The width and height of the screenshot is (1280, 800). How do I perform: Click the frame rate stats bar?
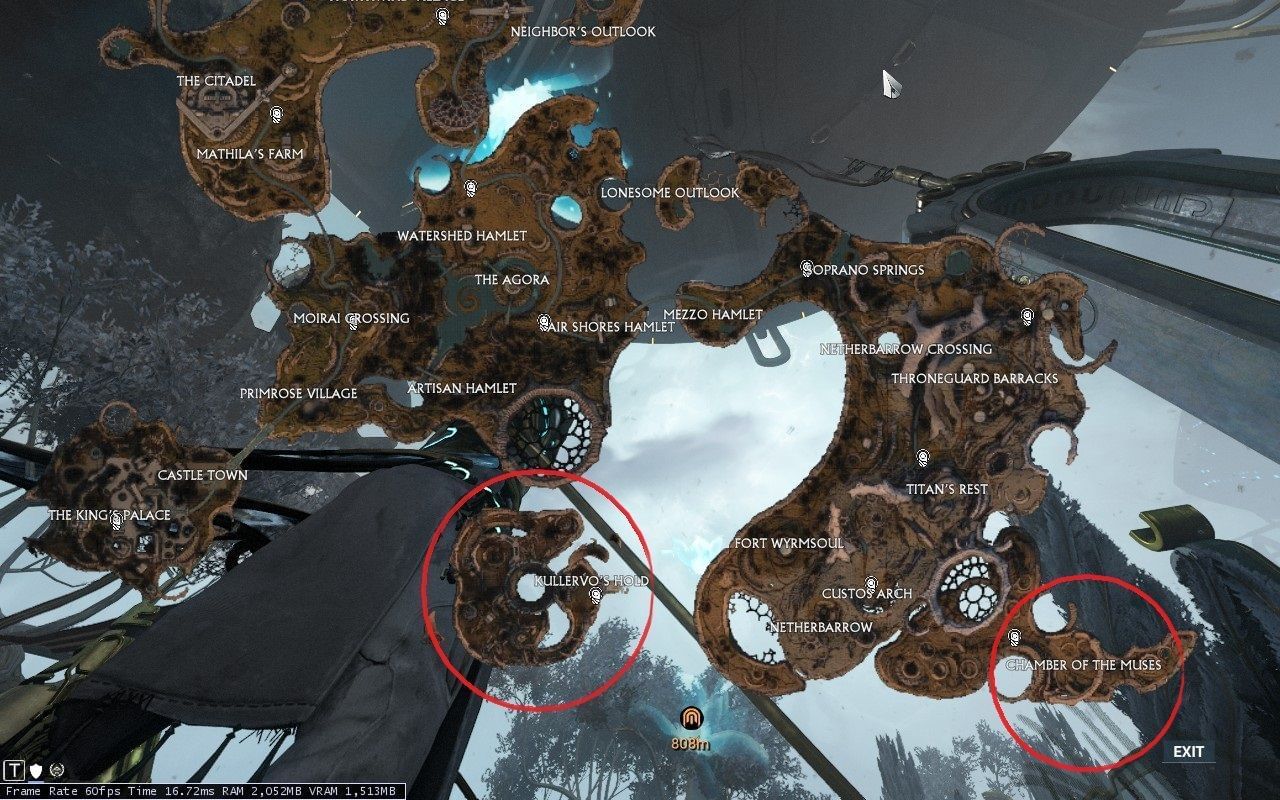pyautogui.click(x=200, y=791)
